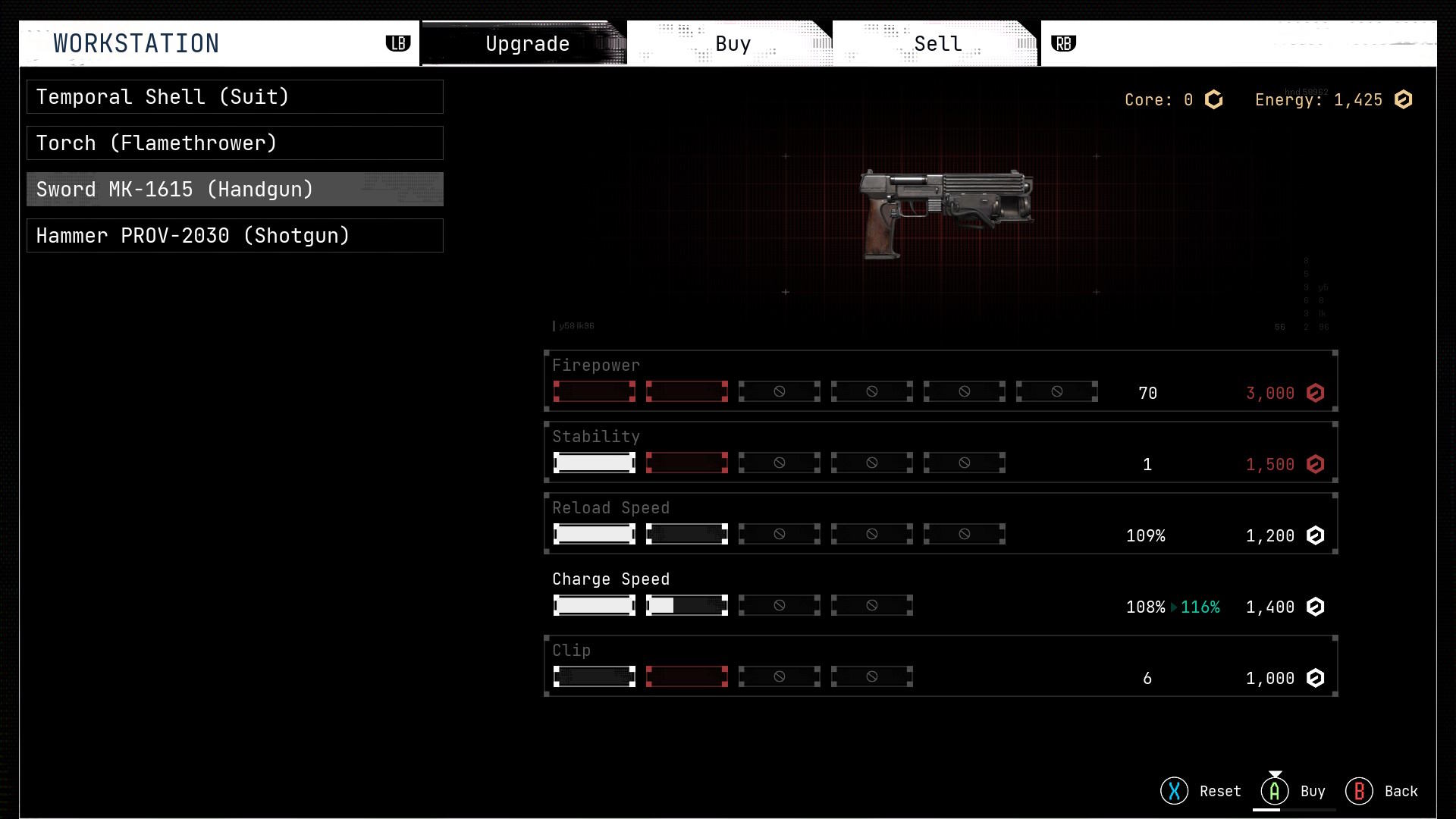Pick Hammer PROV-2030 (Shotgun) entry
Screen dimensions: 1456x819
coord(234,236)
